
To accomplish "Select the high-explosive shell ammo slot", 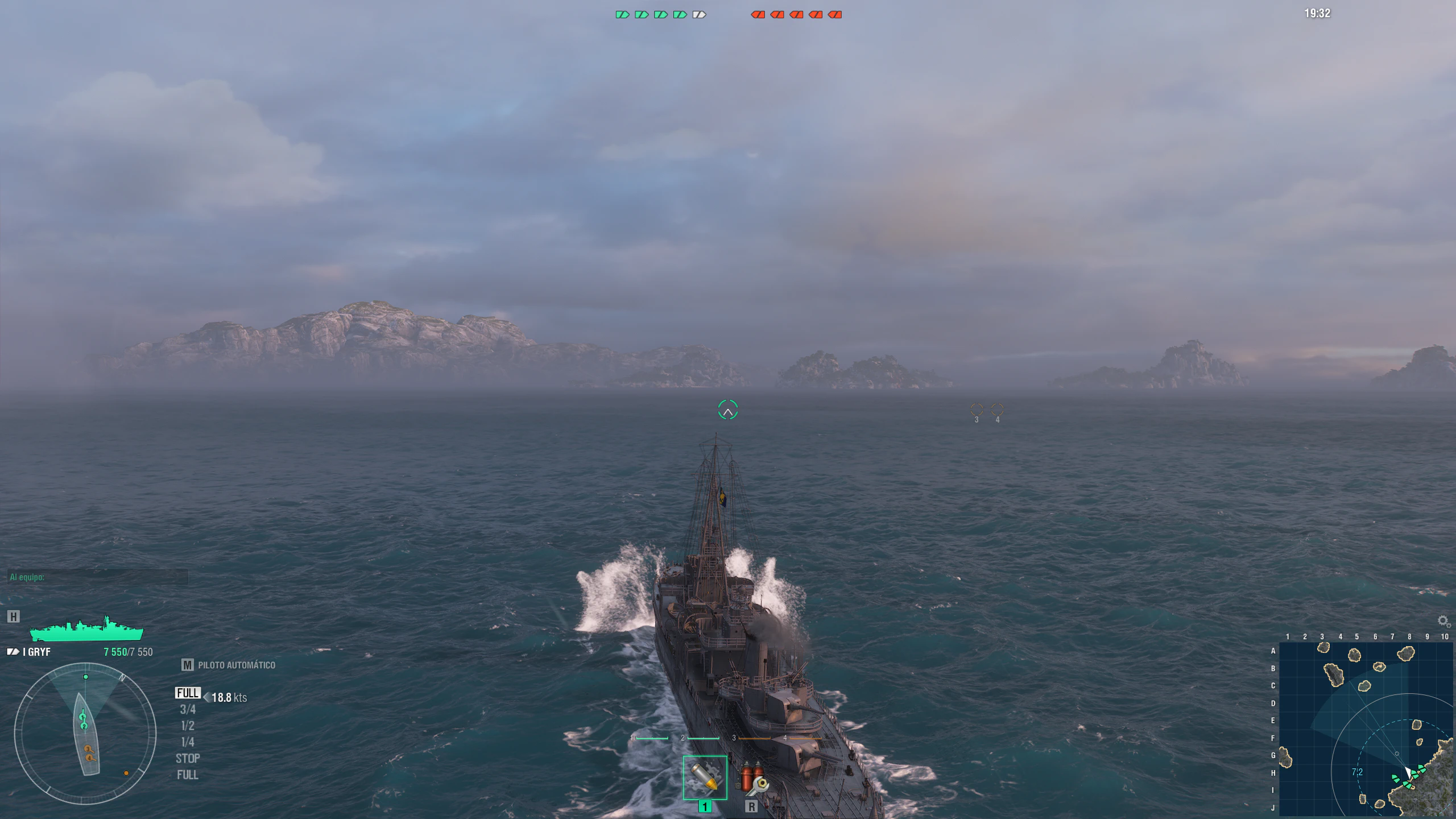I will (x=705, y=777).
